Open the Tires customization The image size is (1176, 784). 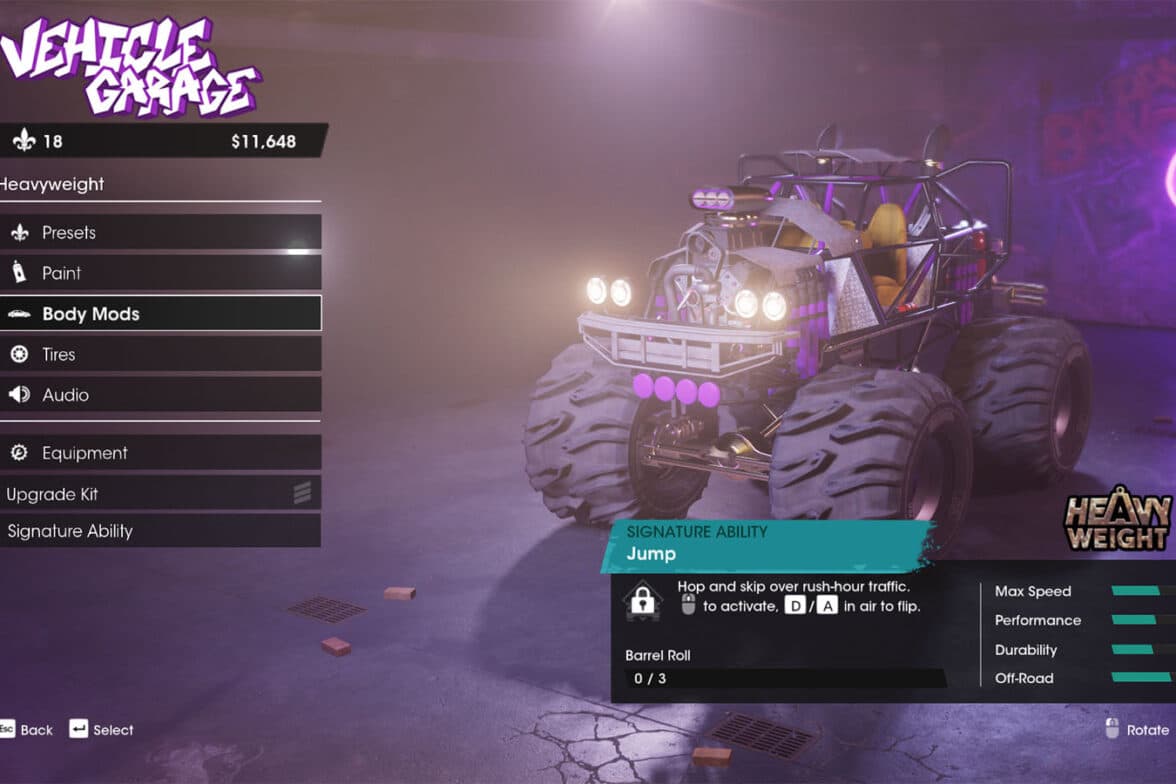coord(160,354)
